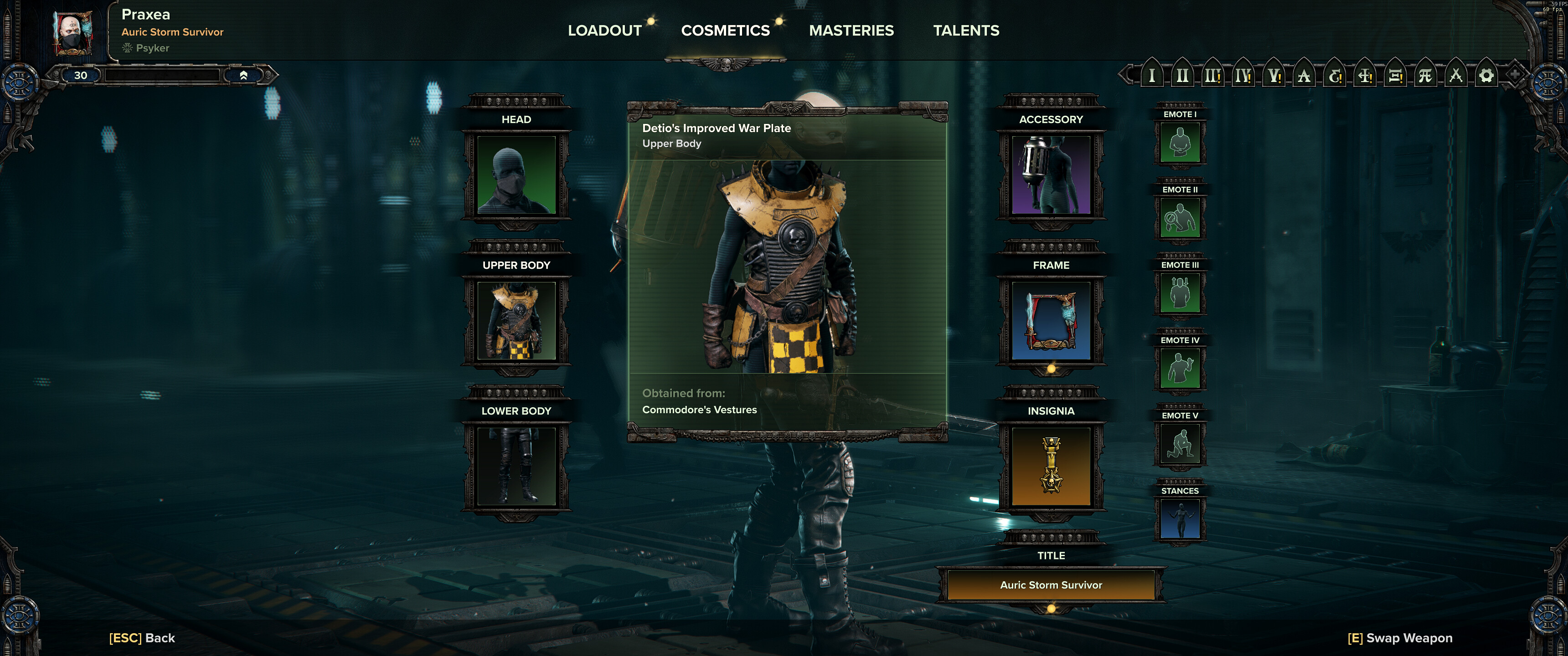Open the Emote I slot
Viewport: 1568px width, 656px height.
1180,143
